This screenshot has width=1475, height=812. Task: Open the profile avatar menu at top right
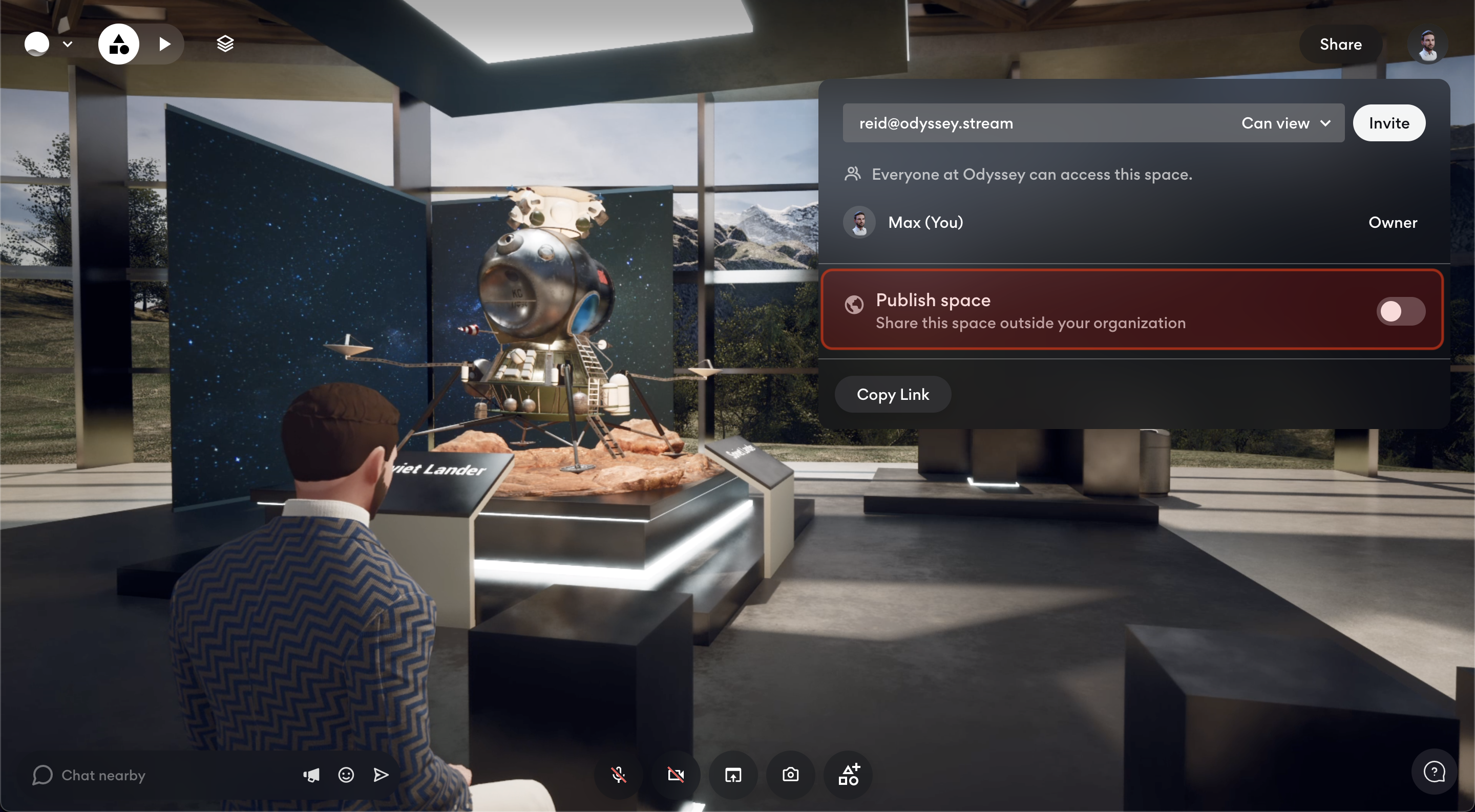1427,45
